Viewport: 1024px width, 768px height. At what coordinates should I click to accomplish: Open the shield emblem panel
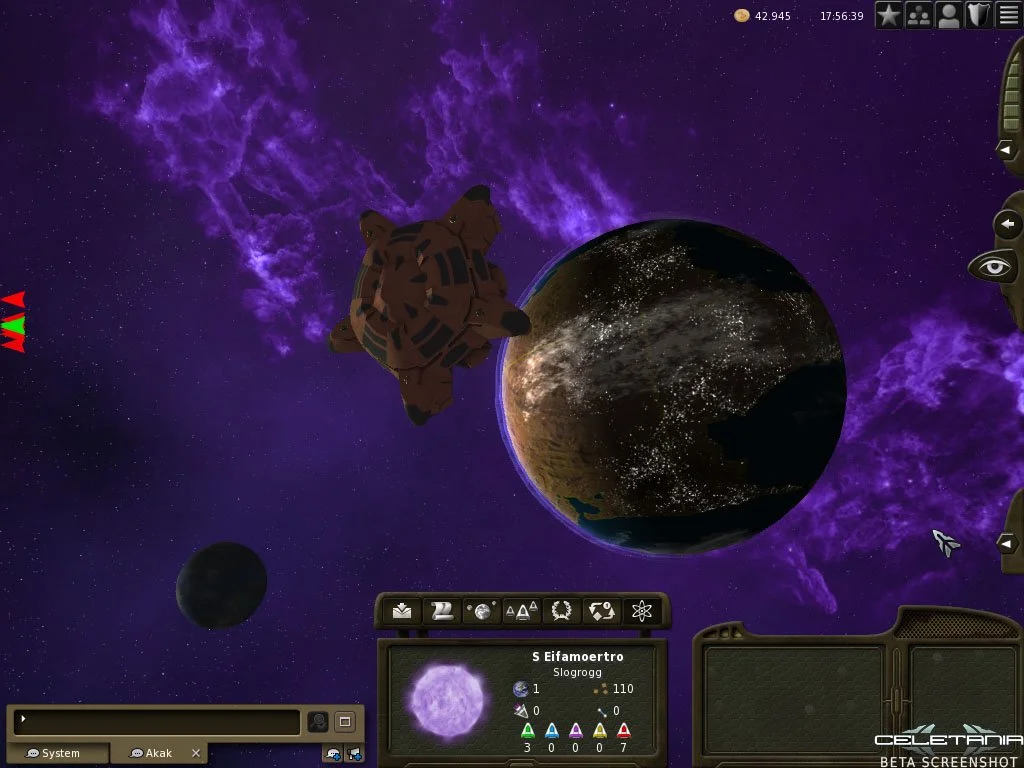(979, 15)
